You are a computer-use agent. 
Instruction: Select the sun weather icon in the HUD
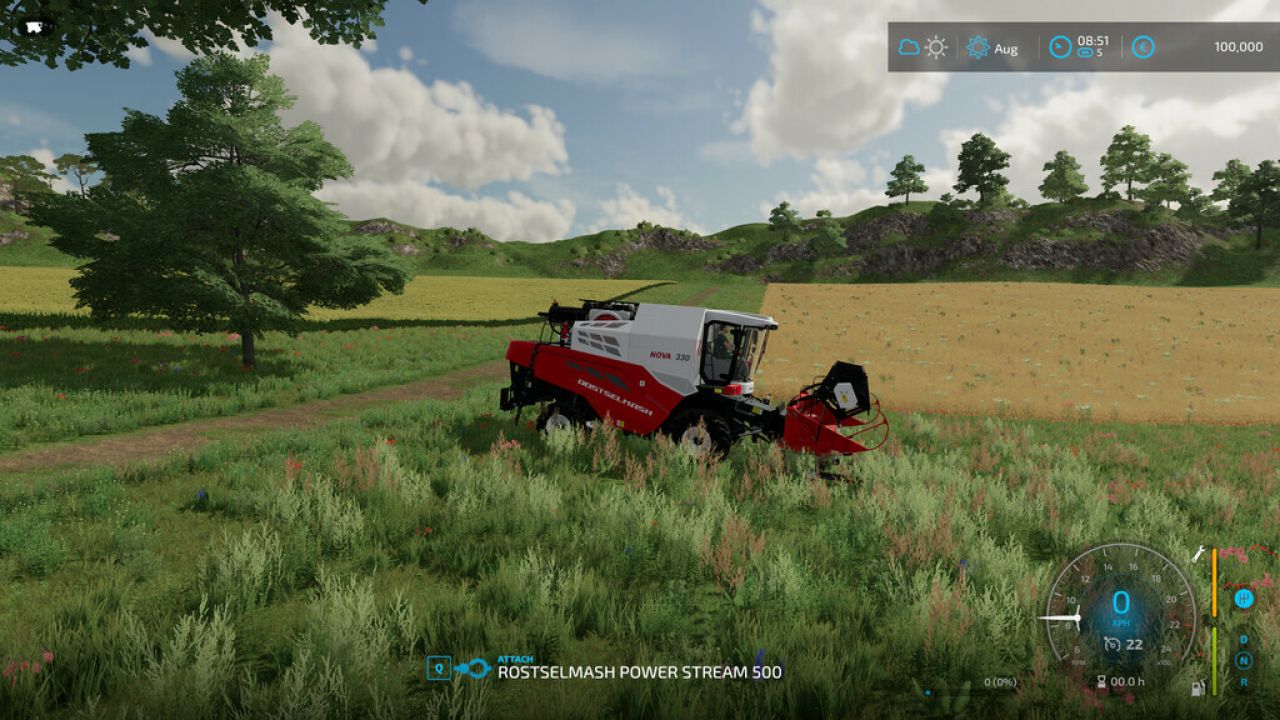click(x=936, y=47)
